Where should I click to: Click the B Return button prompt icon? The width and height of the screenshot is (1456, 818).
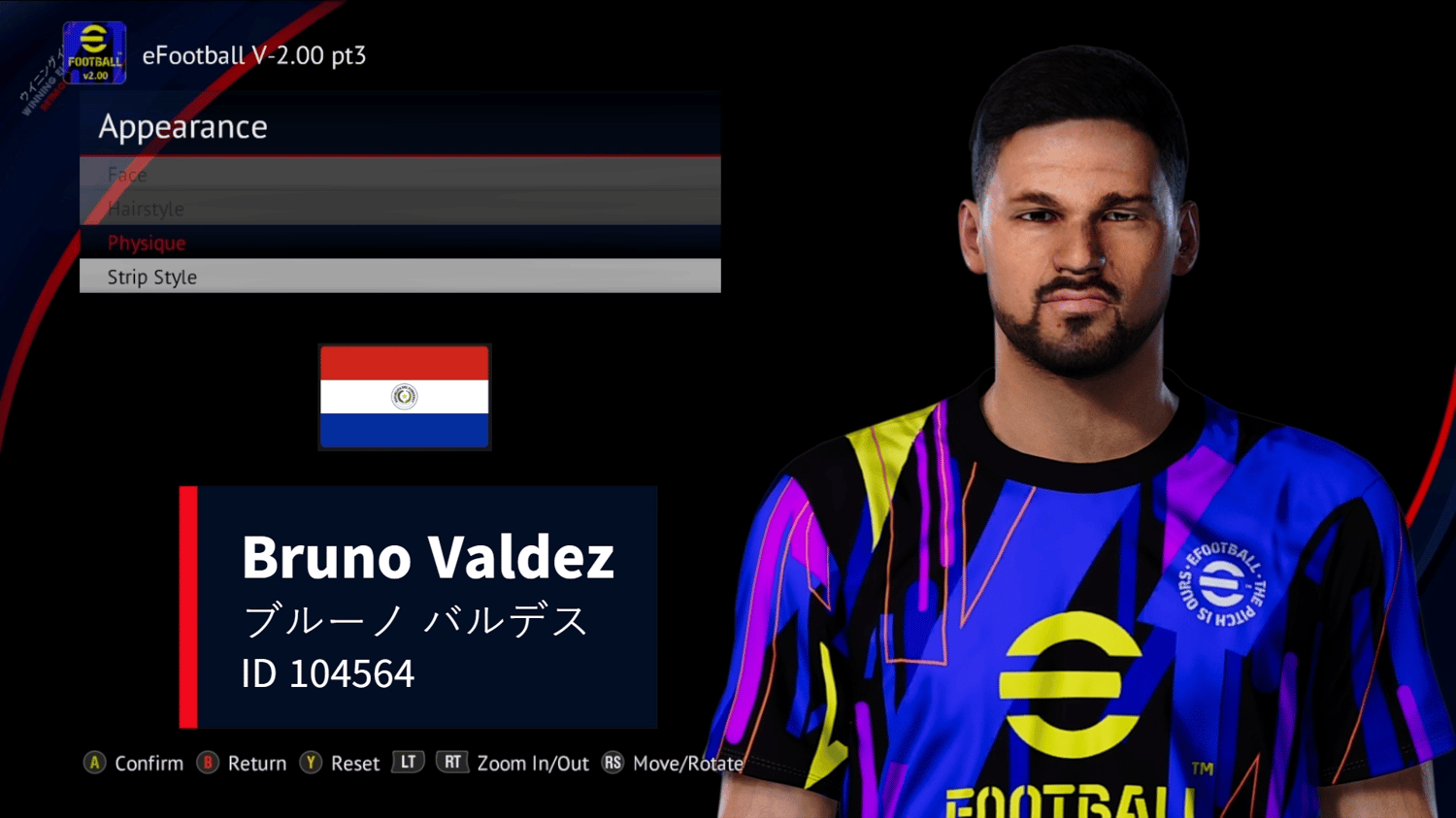click(x=207, y=764)
